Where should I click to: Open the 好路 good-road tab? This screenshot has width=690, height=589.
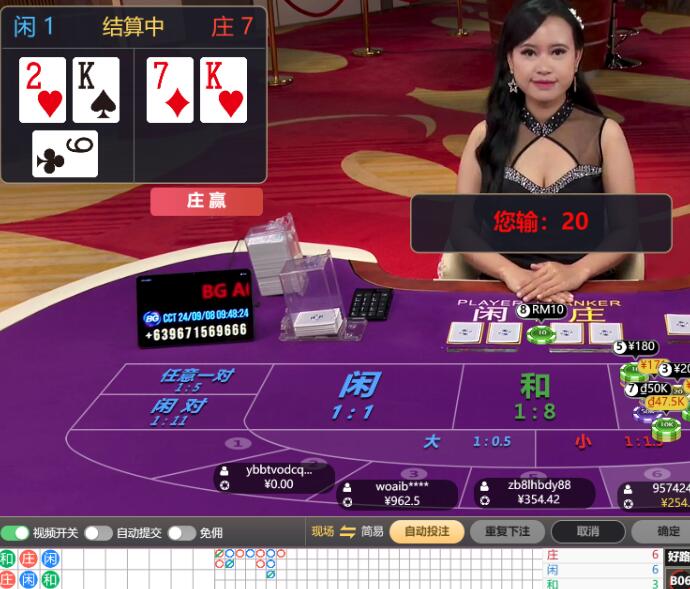[678, 556]
